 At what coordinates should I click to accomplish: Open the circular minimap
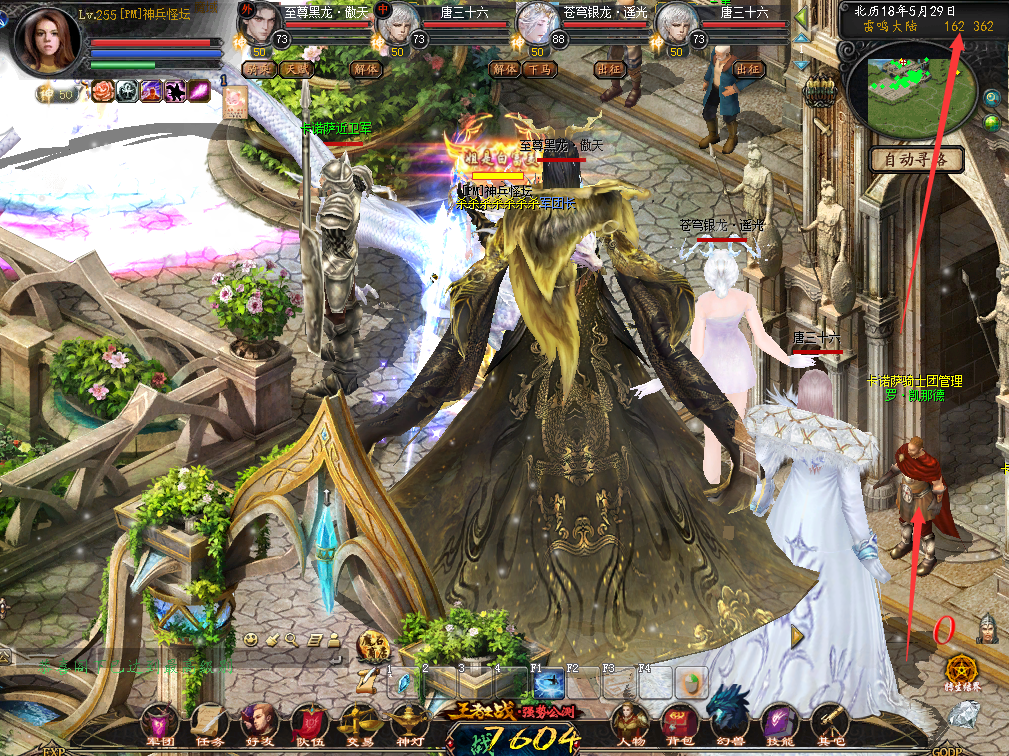909,90
